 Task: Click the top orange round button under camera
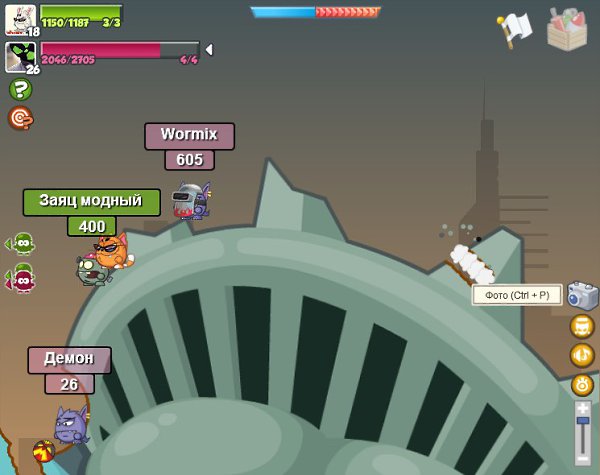pyautogui.click(x=582, y=326)
